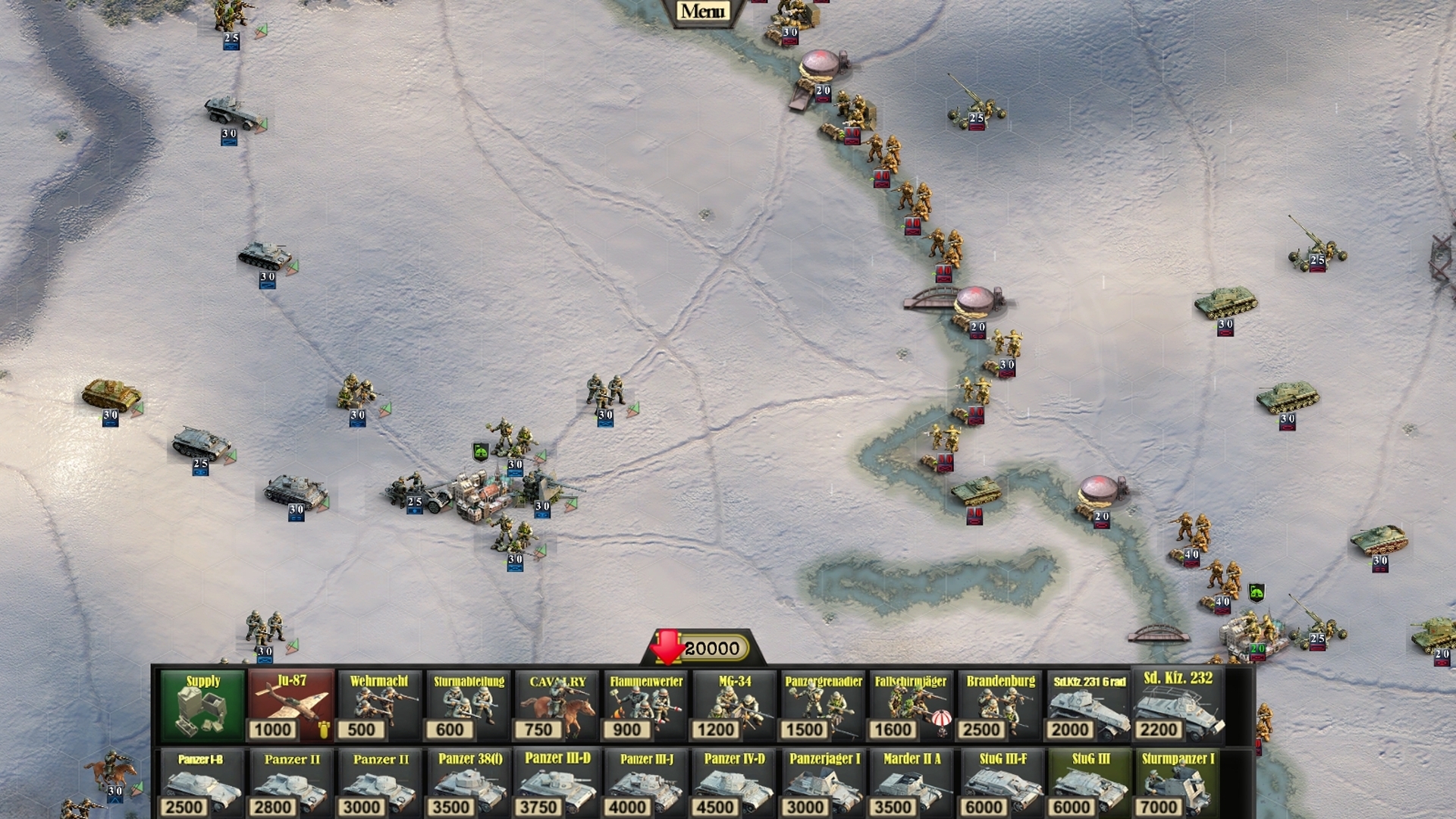Pick the Panzer IV-D tank
This screenshot has width=1456, height=819.
tap(734, 783)
